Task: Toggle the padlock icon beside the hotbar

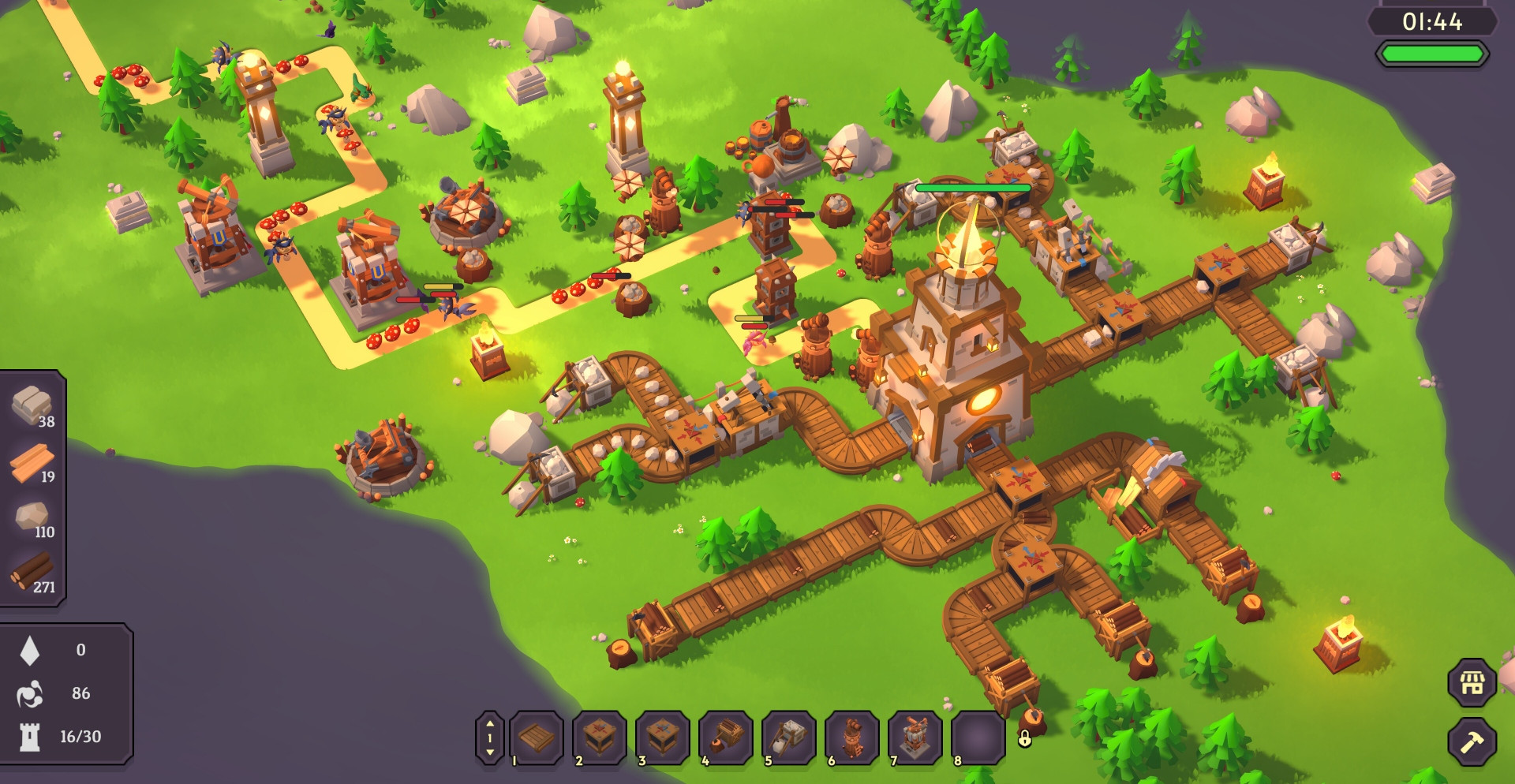Action: pyautogui.click(x=1024, y=739)
